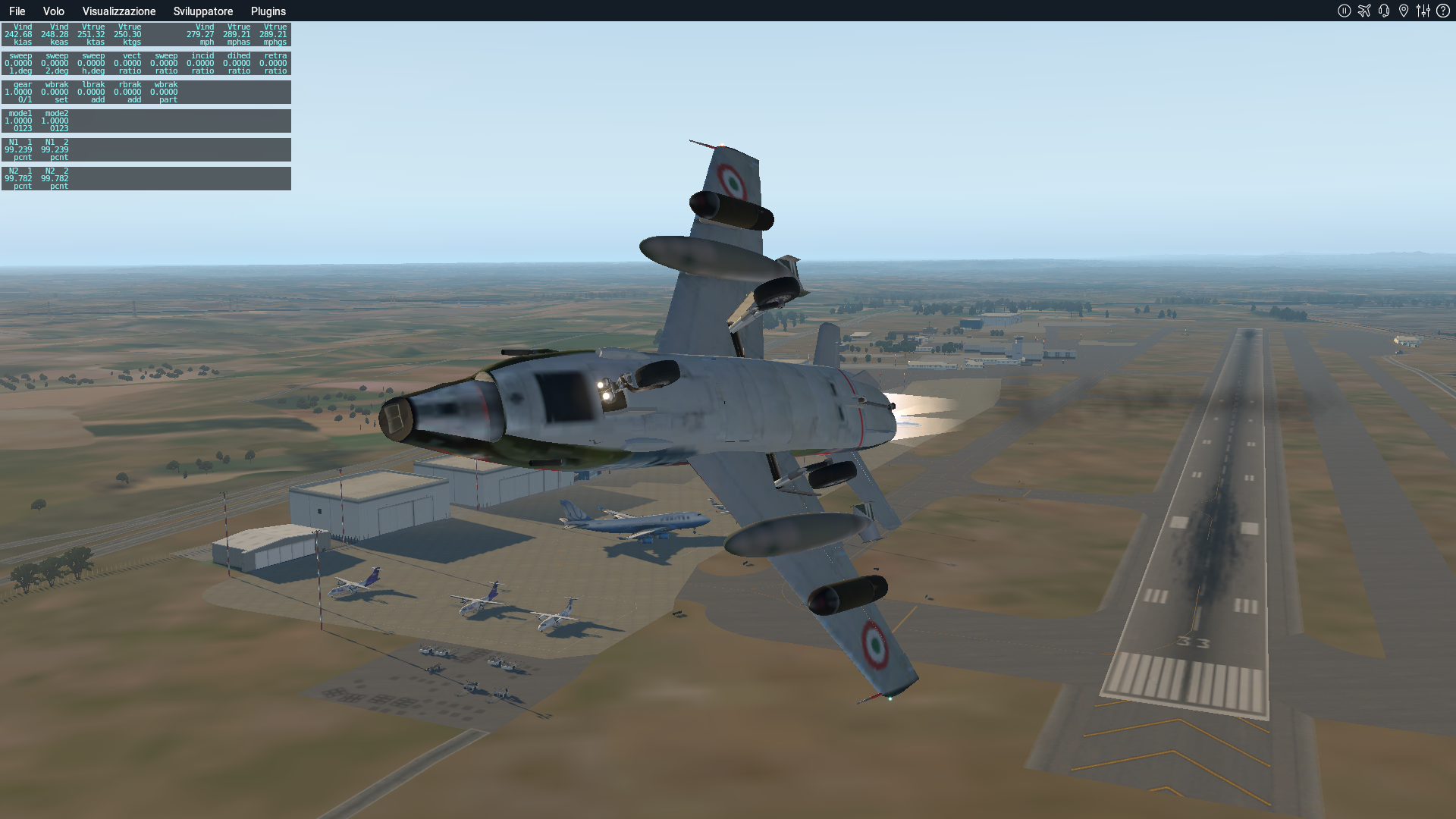Show the map using the location pin icon

[x=1404, y=11]
